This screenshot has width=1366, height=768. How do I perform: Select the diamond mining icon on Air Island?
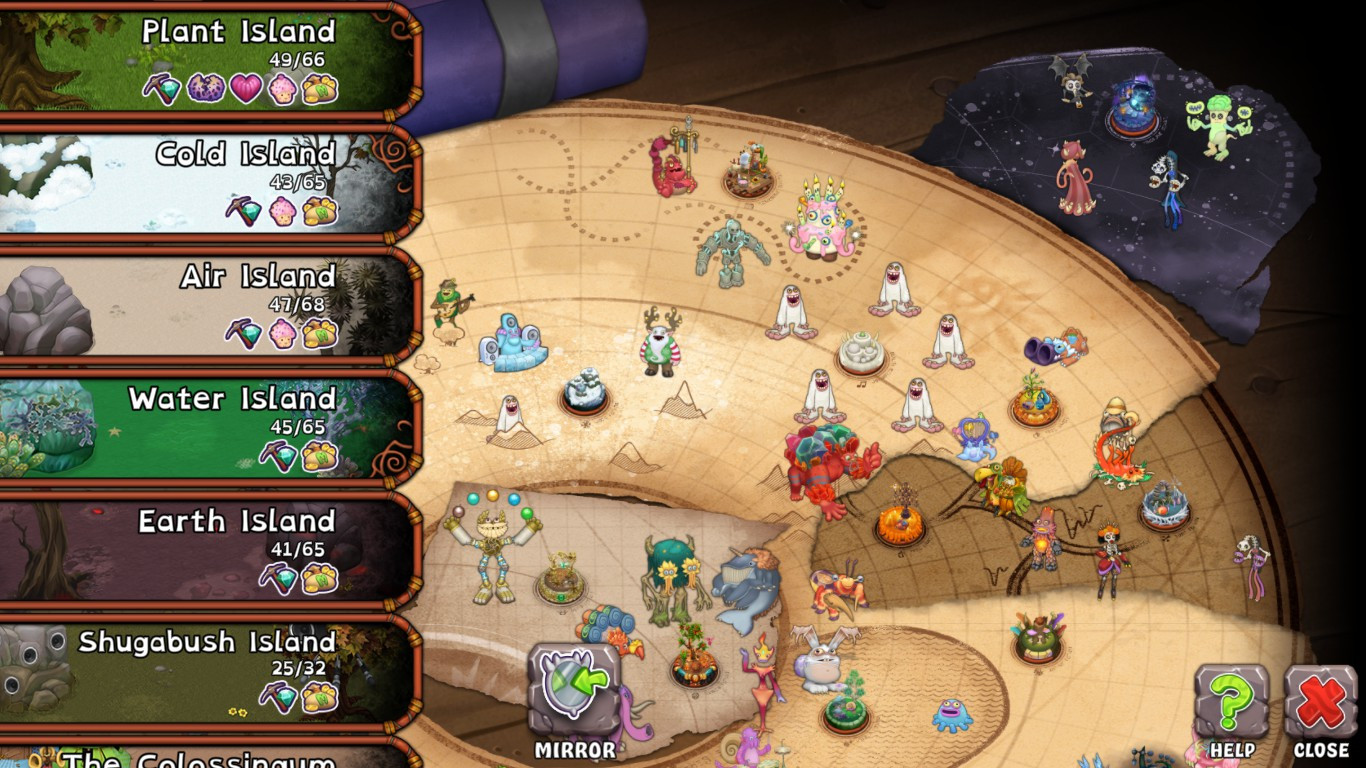(243, 333)
